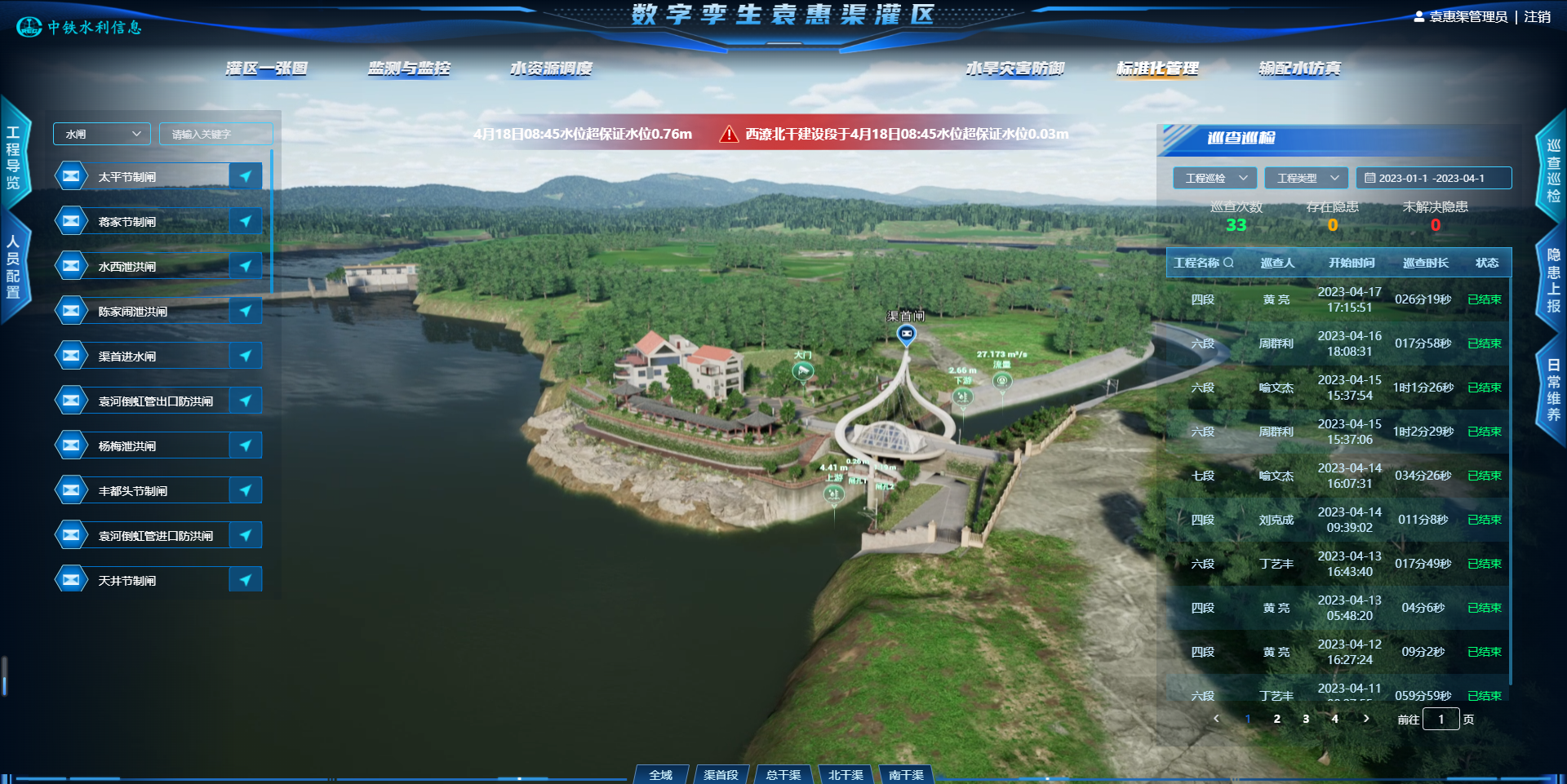Image resolution: width=1567 pixels, height=784 pixels.
Task: Click the 渠首闸 map marker
Action: 906,334
